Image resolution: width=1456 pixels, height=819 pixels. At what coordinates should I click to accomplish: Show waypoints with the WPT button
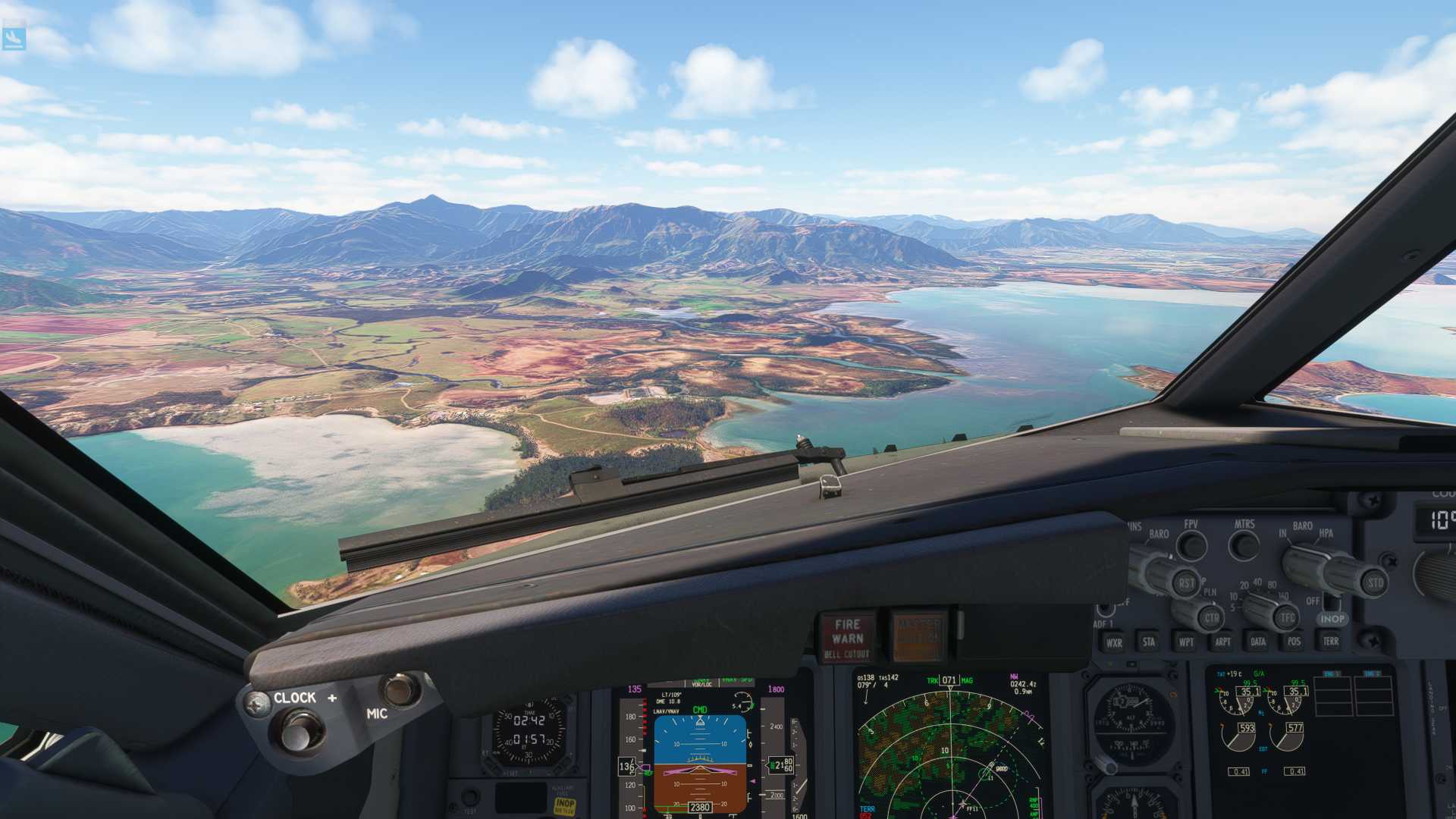1186,642
